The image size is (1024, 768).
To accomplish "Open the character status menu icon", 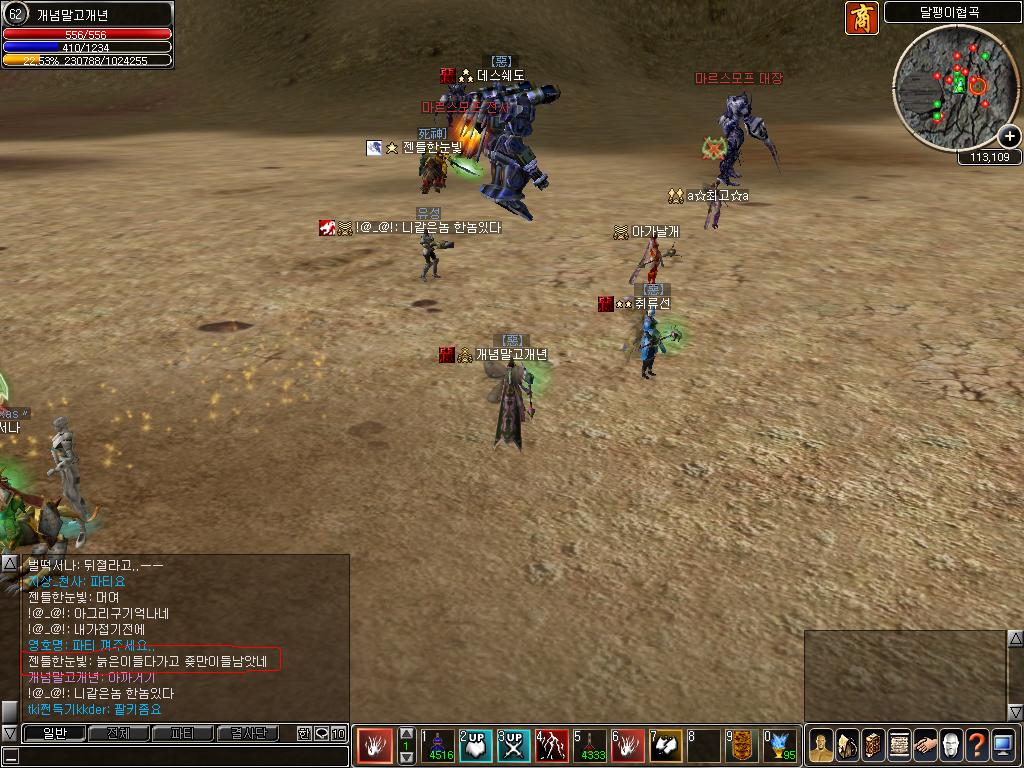I will coord(821,746).
